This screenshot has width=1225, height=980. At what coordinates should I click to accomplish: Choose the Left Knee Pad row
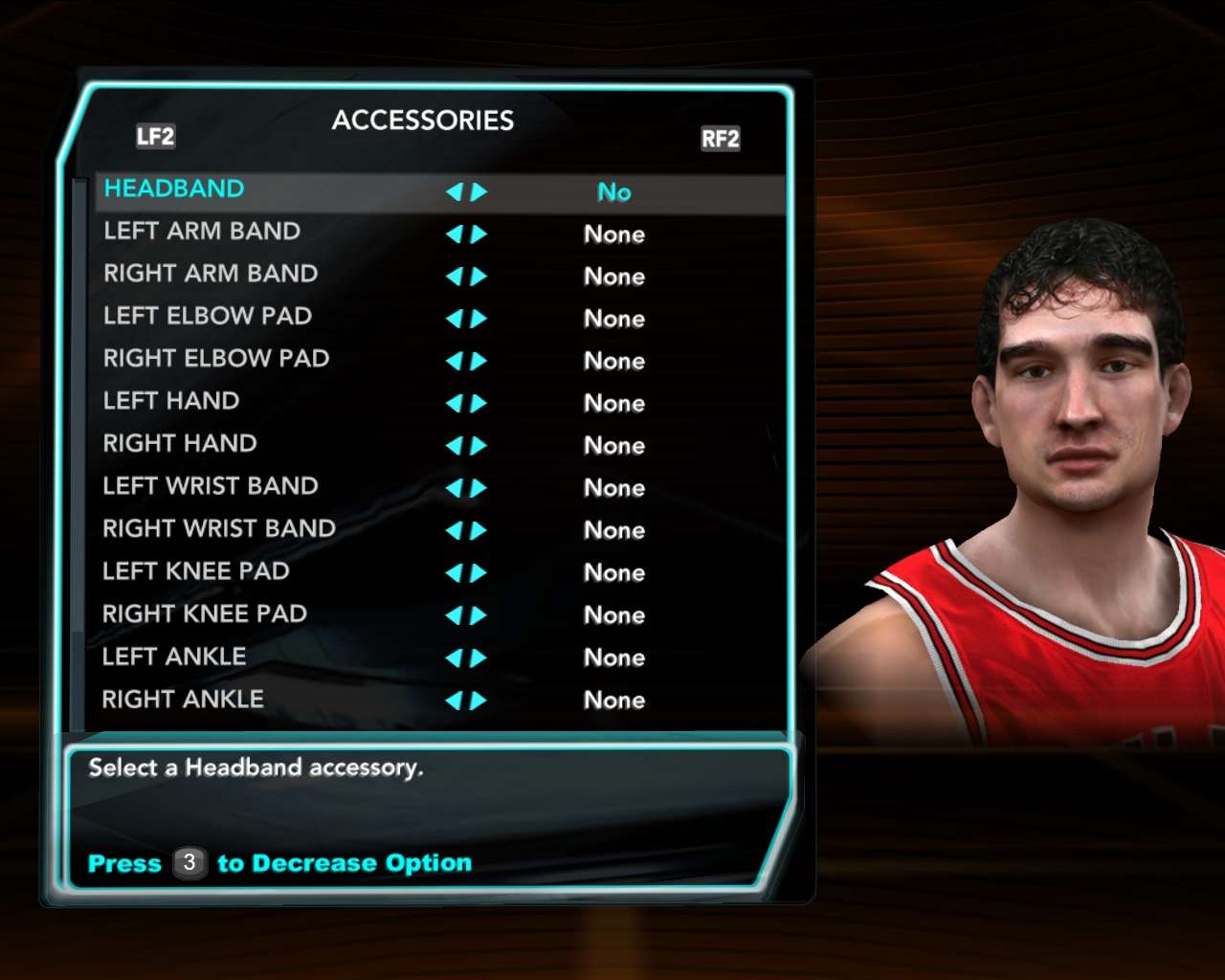pyautogui.click(x=196, y=571)
